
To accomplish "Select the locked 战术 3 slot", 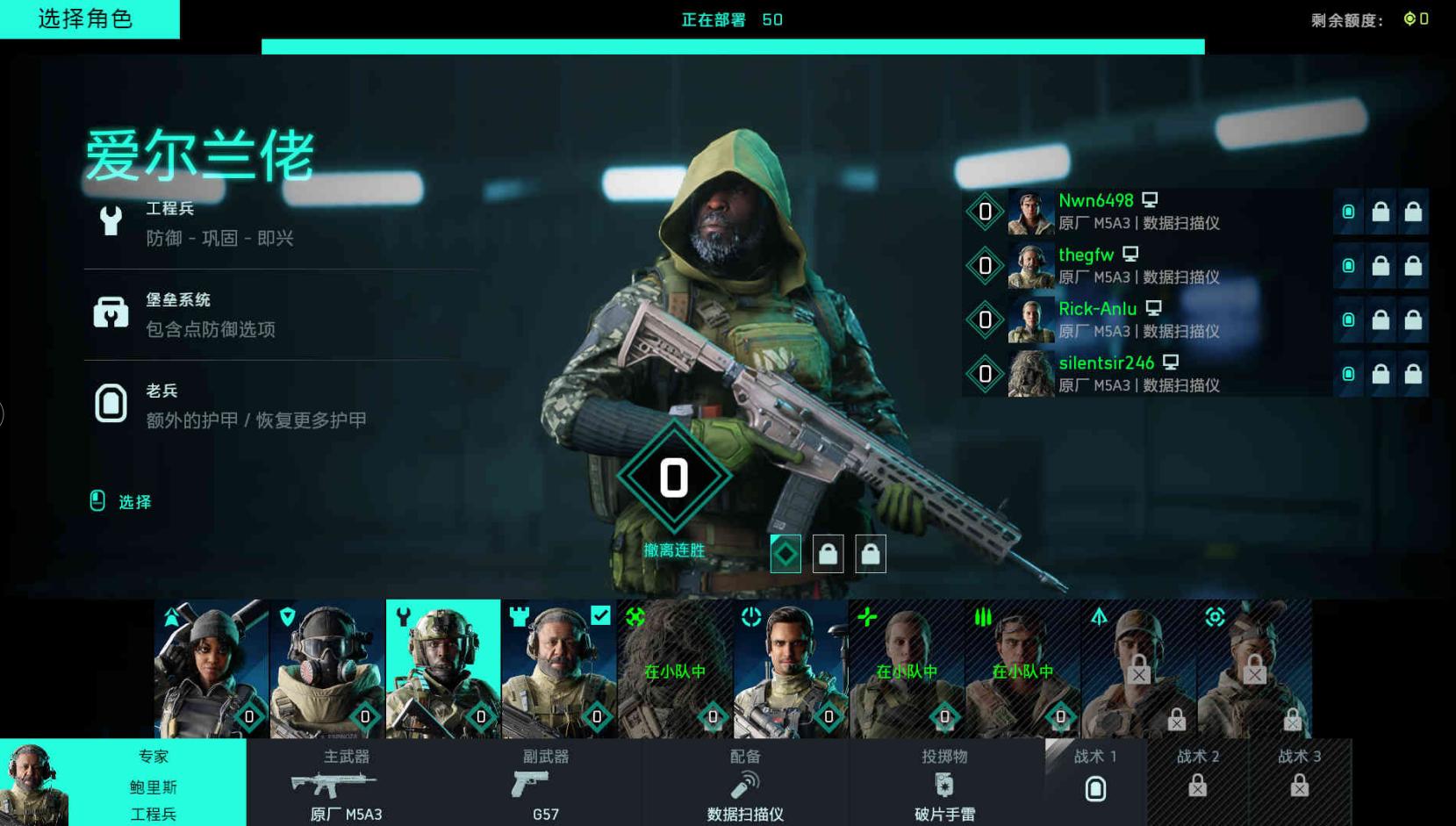I will click(x=1300, y=783).
